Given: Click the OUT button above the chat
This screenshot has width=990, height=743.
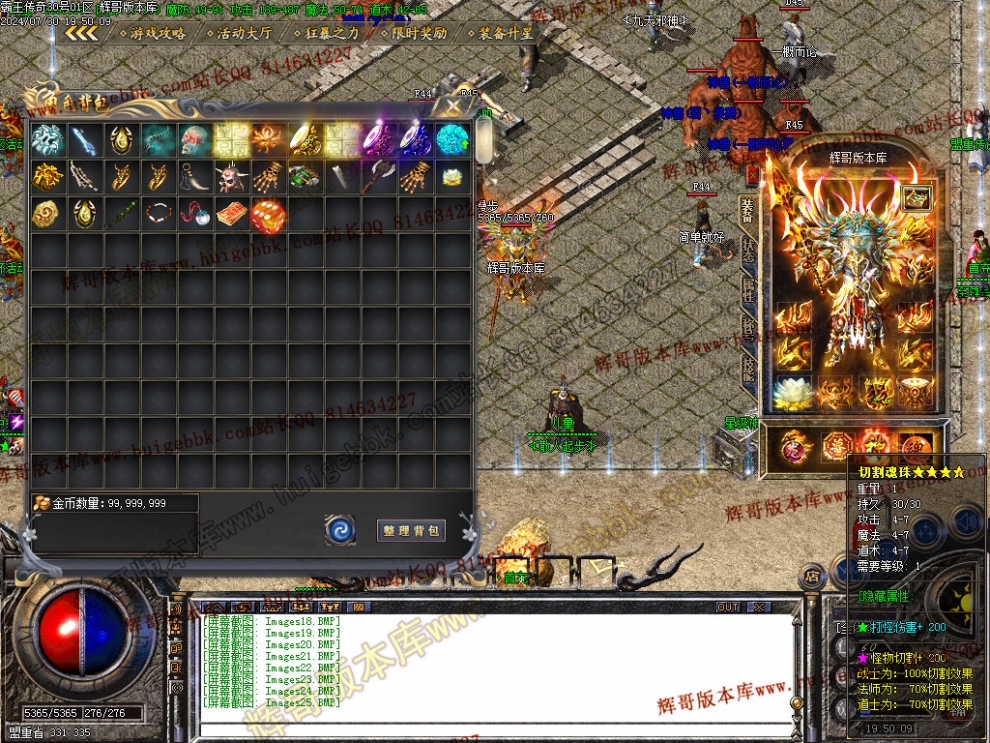Looking at the screenshot, I should 728,607.
